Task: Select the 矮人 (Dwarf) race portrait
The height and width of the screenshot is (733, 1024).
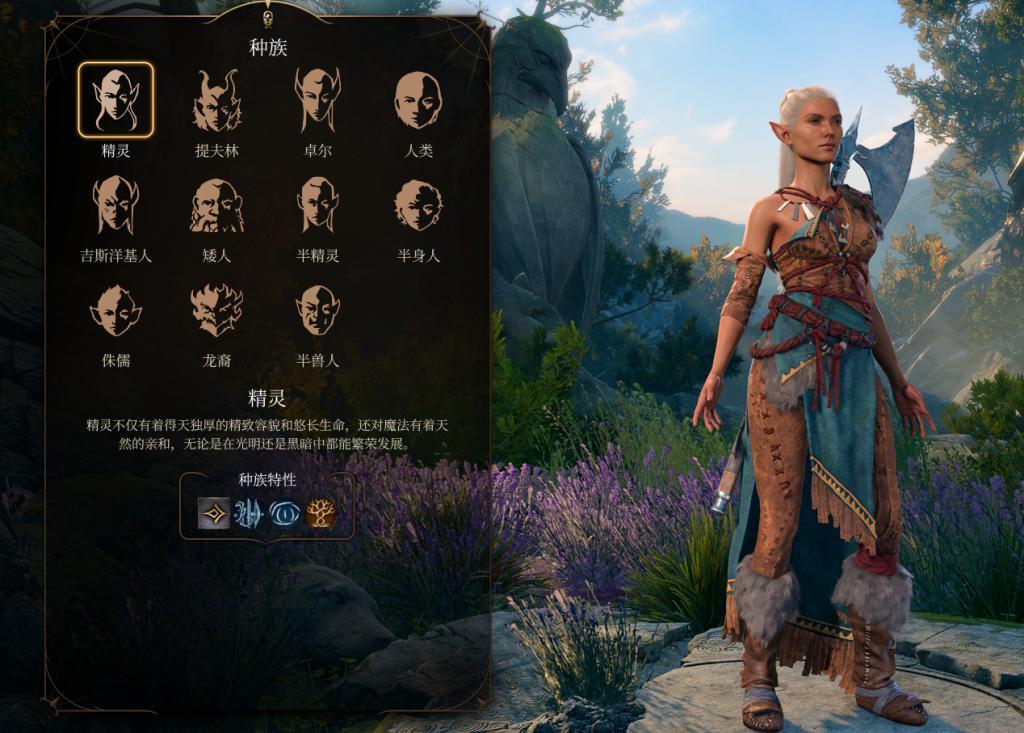Action: click(x=217, y=205)
